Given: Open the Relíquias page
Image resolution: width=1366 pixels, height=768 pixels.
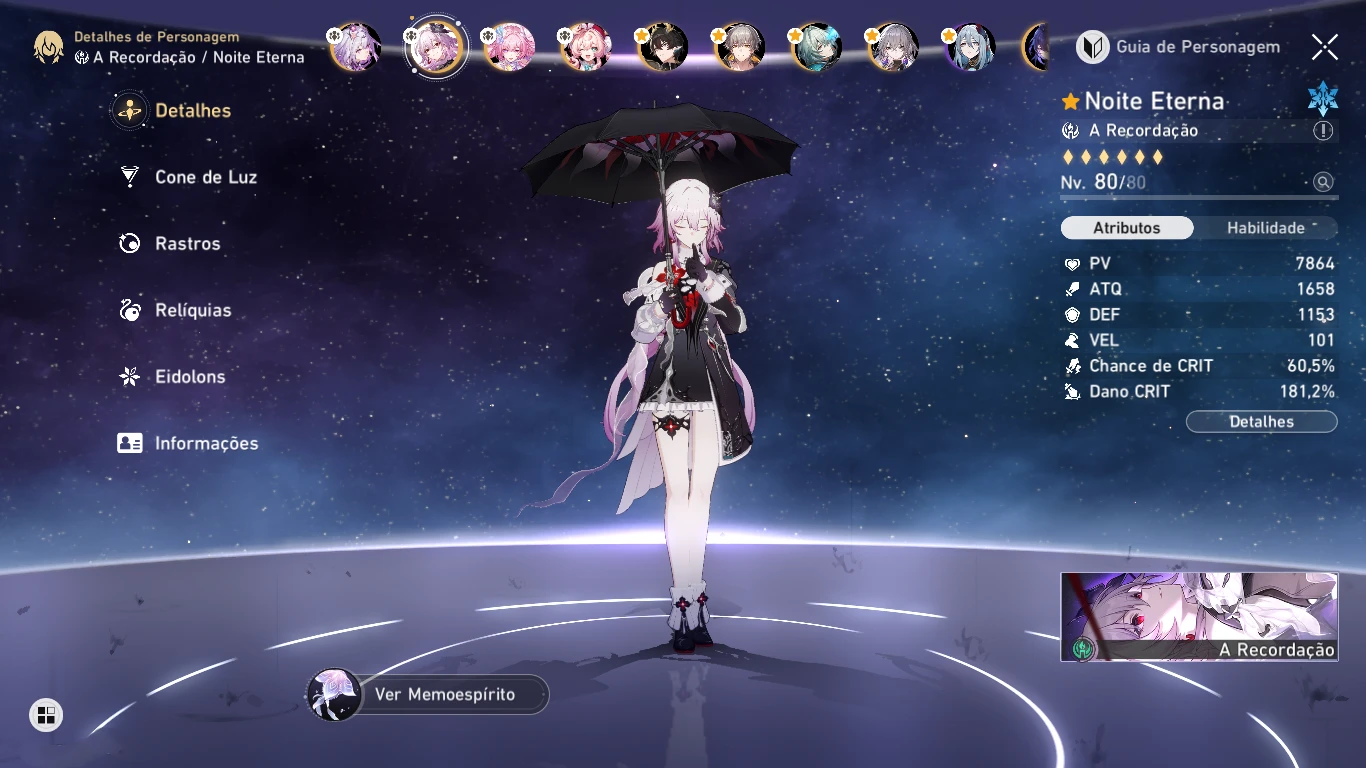Looking at the screenshot, I should click(x=192, y=310).
